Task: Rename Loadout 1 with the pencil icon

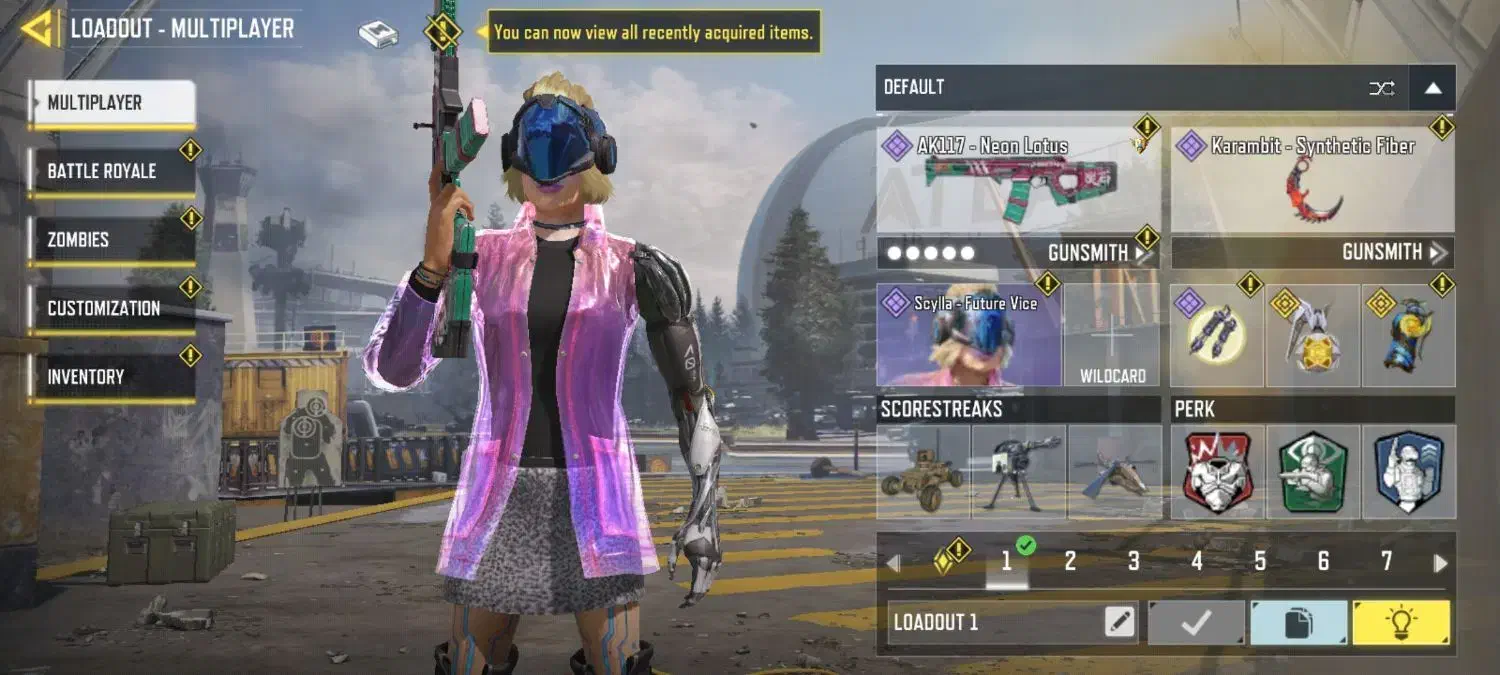Action: (x=1120, y=623)
